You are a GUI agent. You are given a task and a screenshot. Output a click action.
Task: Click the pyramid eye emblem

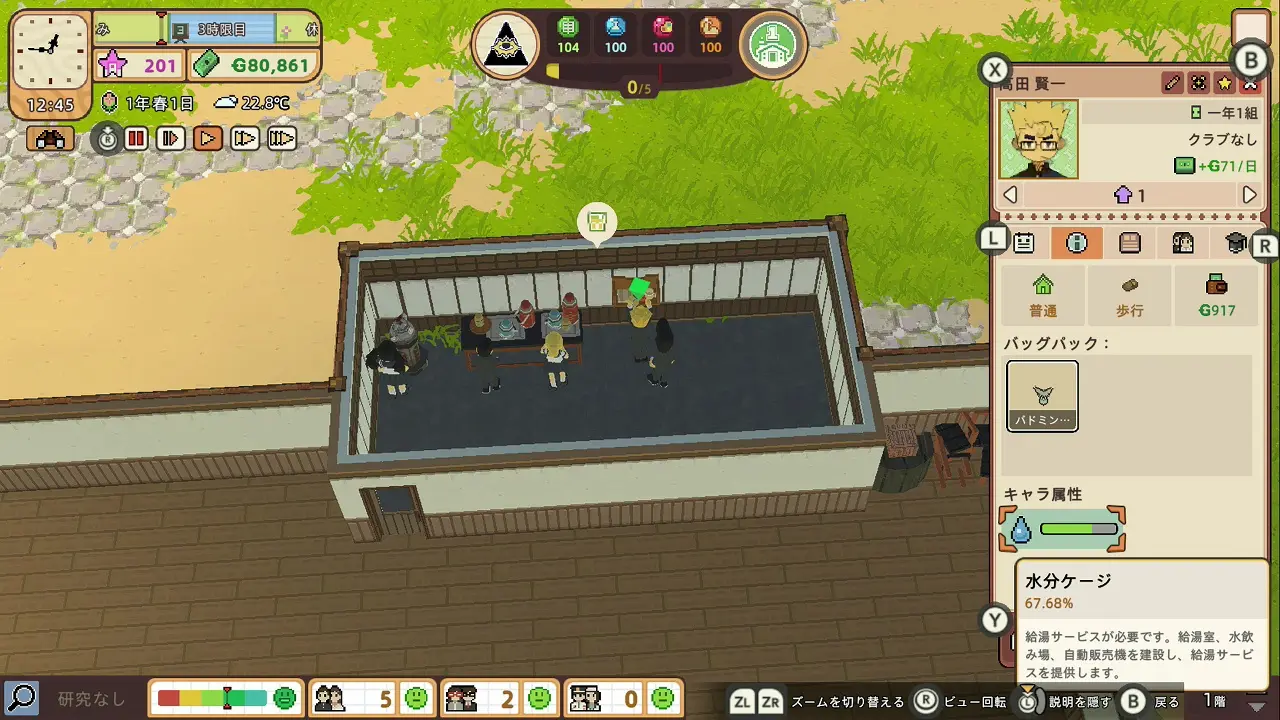[506, 44]
